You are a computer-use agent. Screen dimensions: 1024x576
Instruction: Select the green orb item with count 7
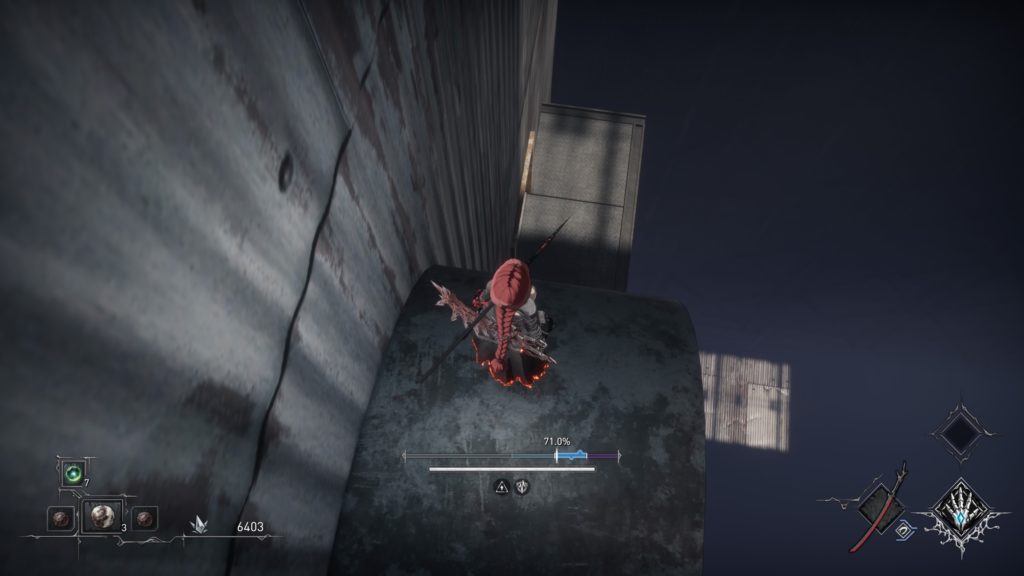(73, 474)
